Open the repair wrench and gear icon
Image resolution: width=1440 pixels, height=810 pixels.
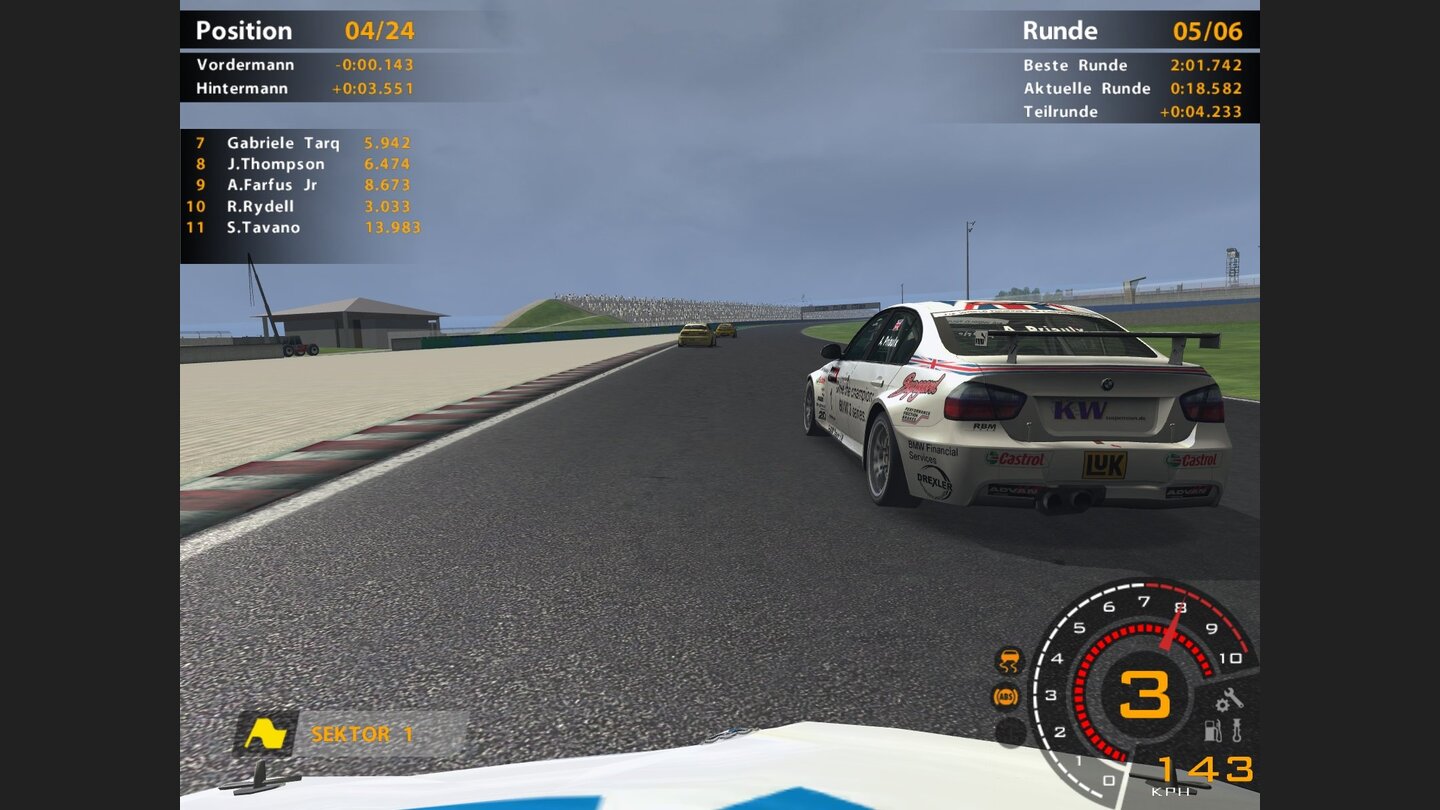[x=1229, y=699]
